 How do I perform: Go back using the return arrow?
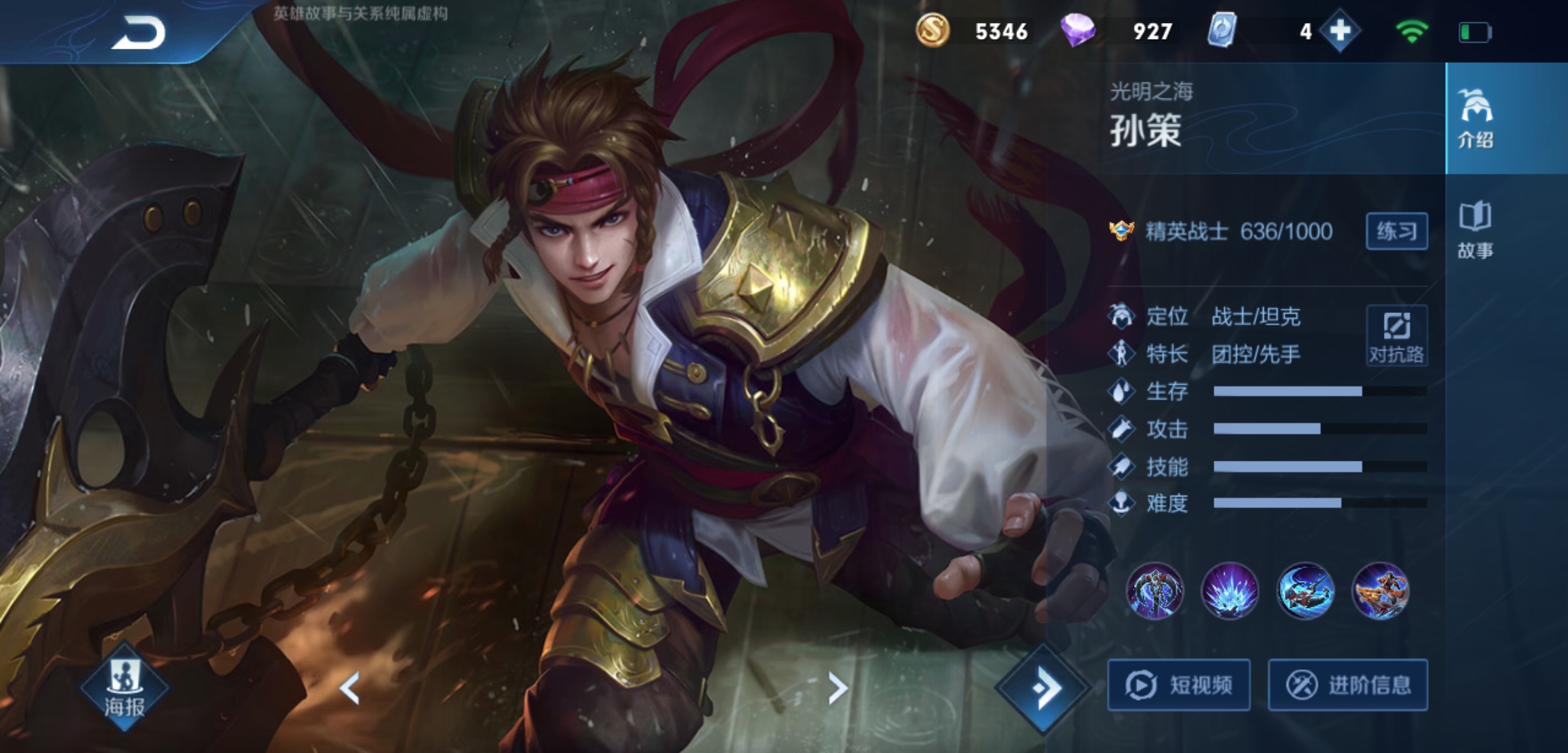139,32
